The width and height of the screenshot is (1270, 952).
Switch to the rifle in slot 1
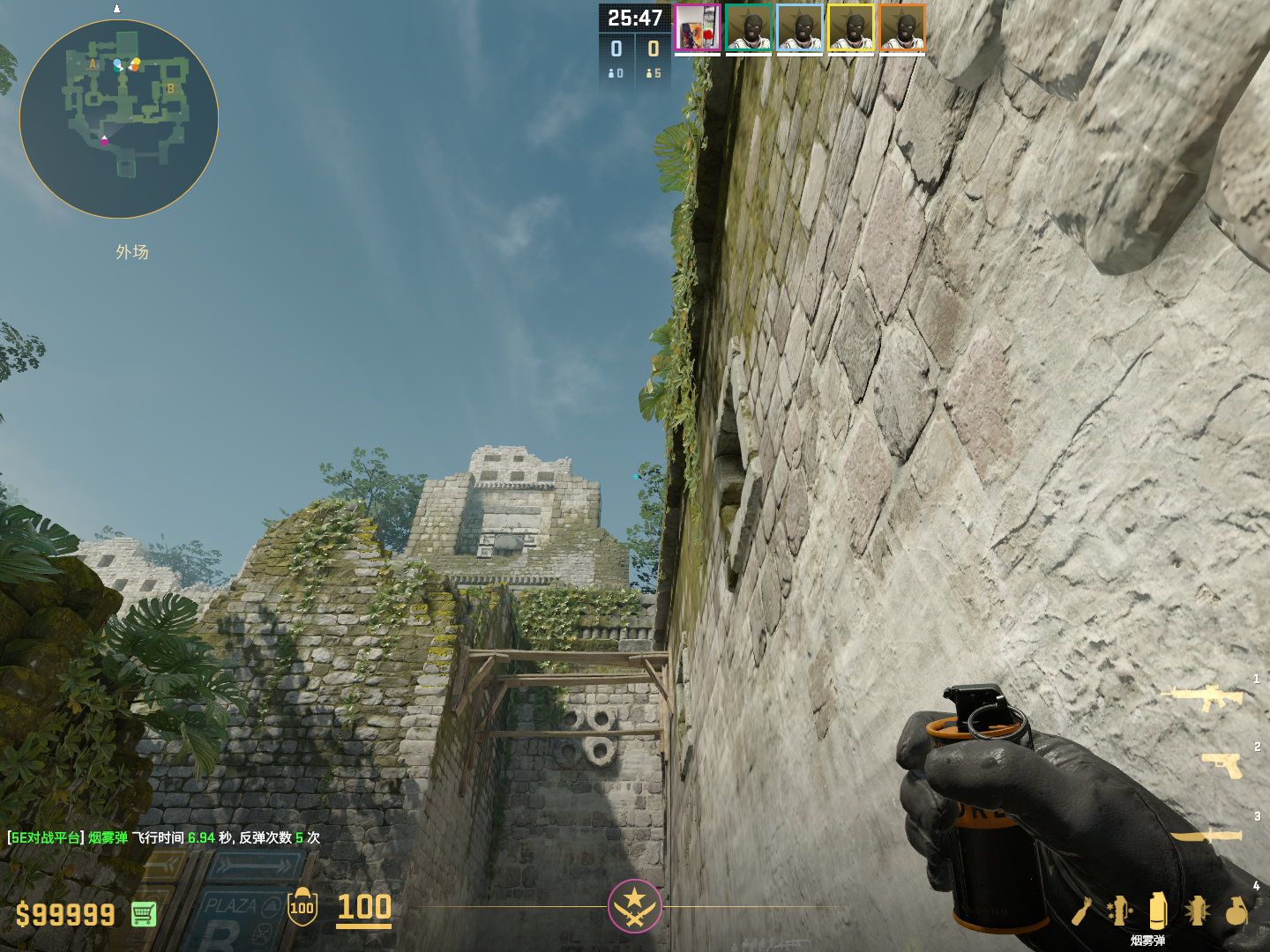(1203, 697)
